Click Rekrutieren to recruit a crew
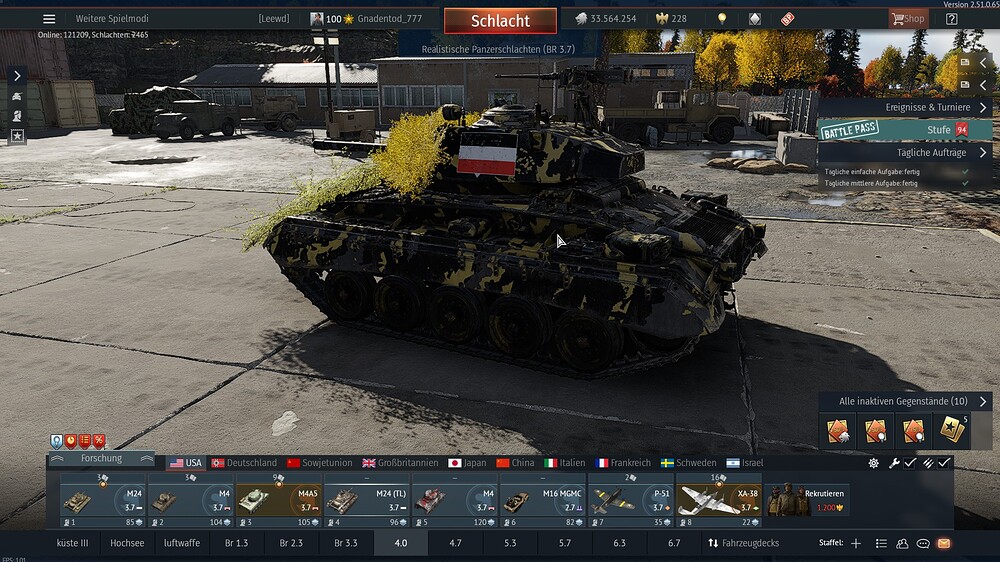The width and height of the screenshot is (1000, 562). coord(808,500)
